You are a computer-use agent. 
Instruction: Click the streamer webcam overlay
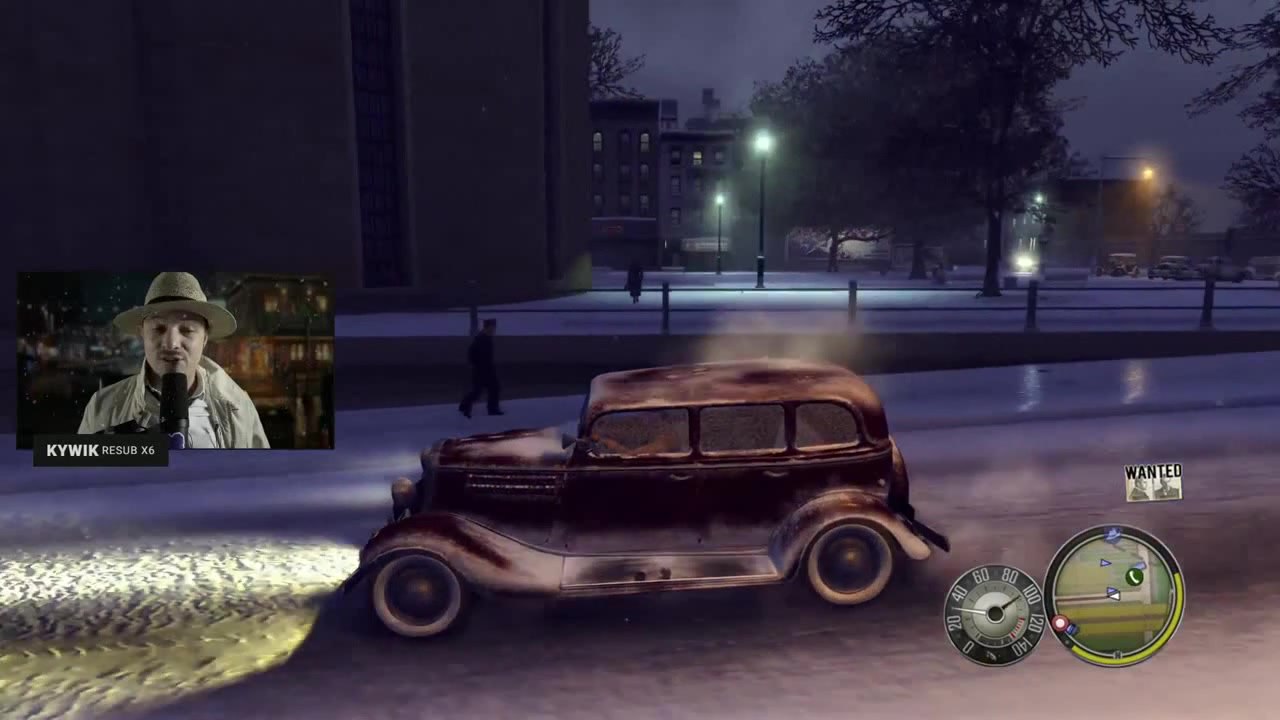176,360
